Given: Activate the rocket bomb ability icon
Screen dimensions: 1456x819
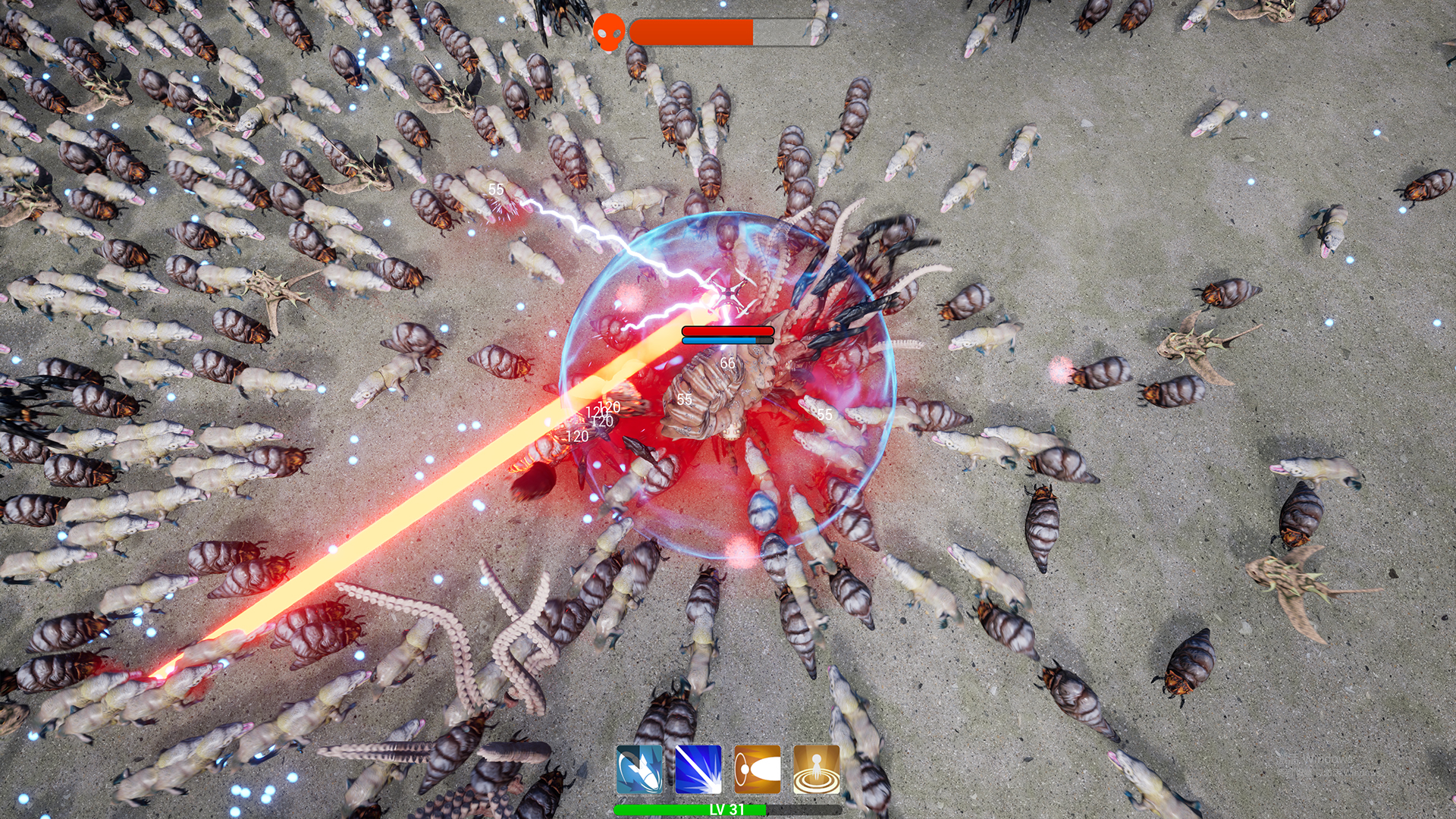Looking at the screenshot, I should coord(639,769).
